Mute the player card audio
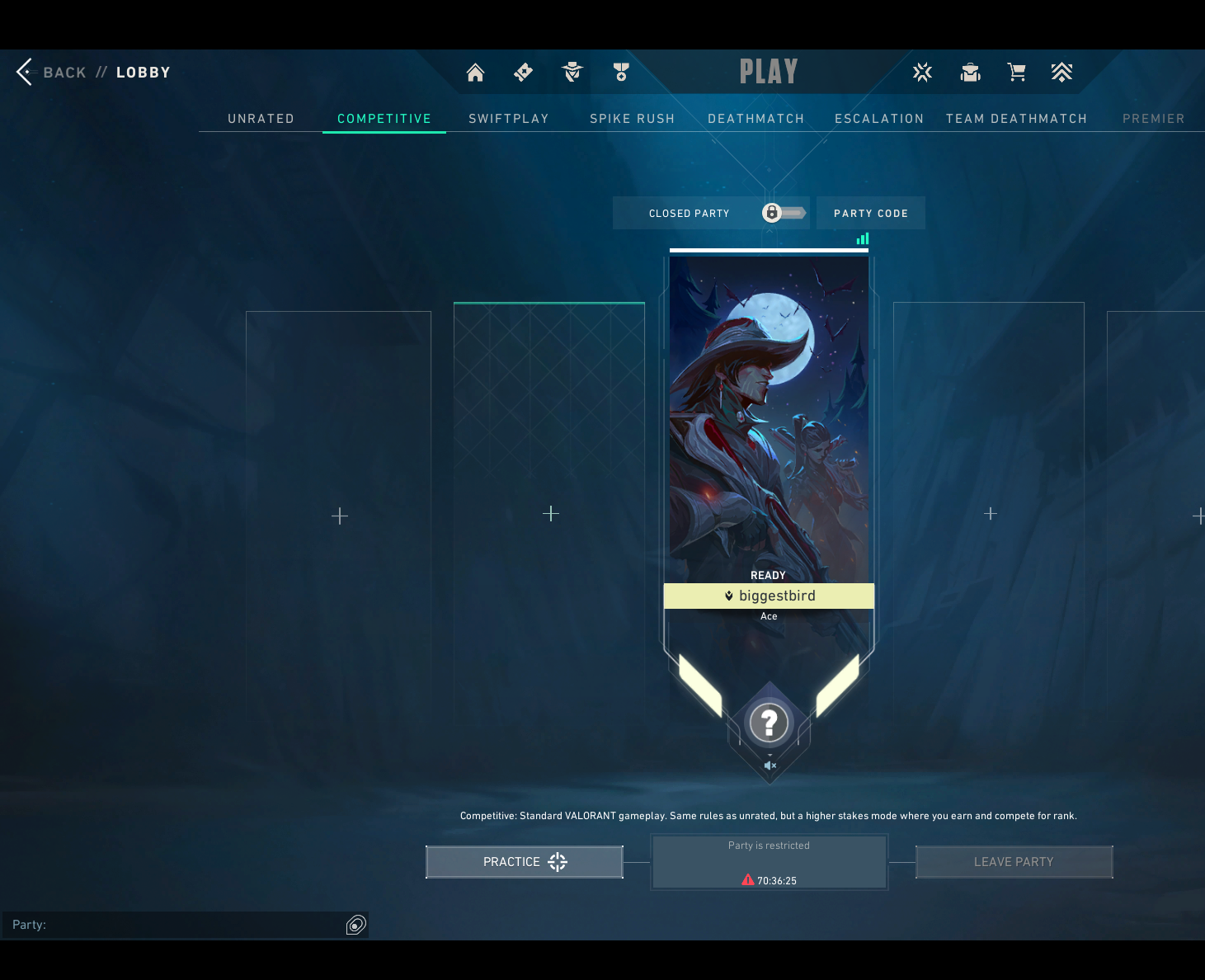 pyautogui.click(x=770, y=766)
